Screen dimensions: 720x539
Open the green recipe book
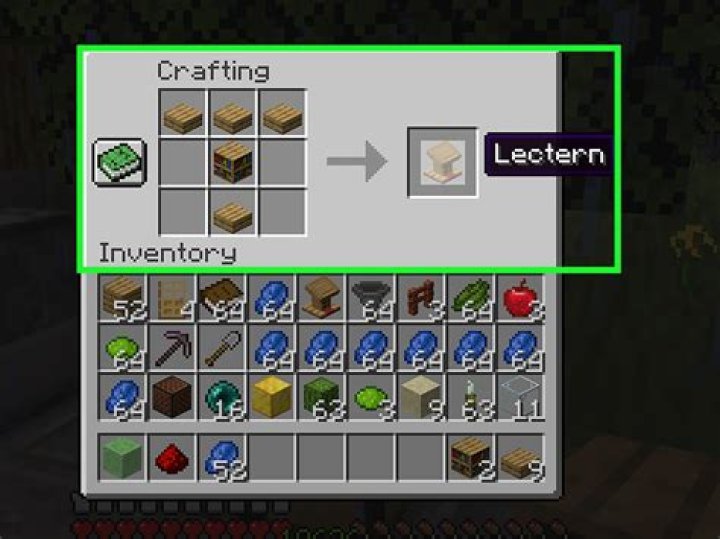coord(120,161)
